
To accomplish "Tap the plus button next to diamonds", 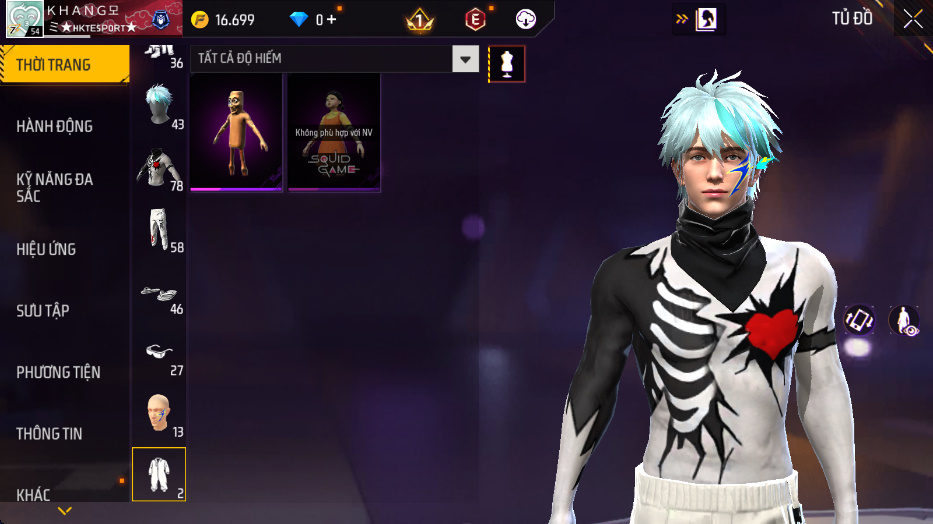I will point(331,20).
